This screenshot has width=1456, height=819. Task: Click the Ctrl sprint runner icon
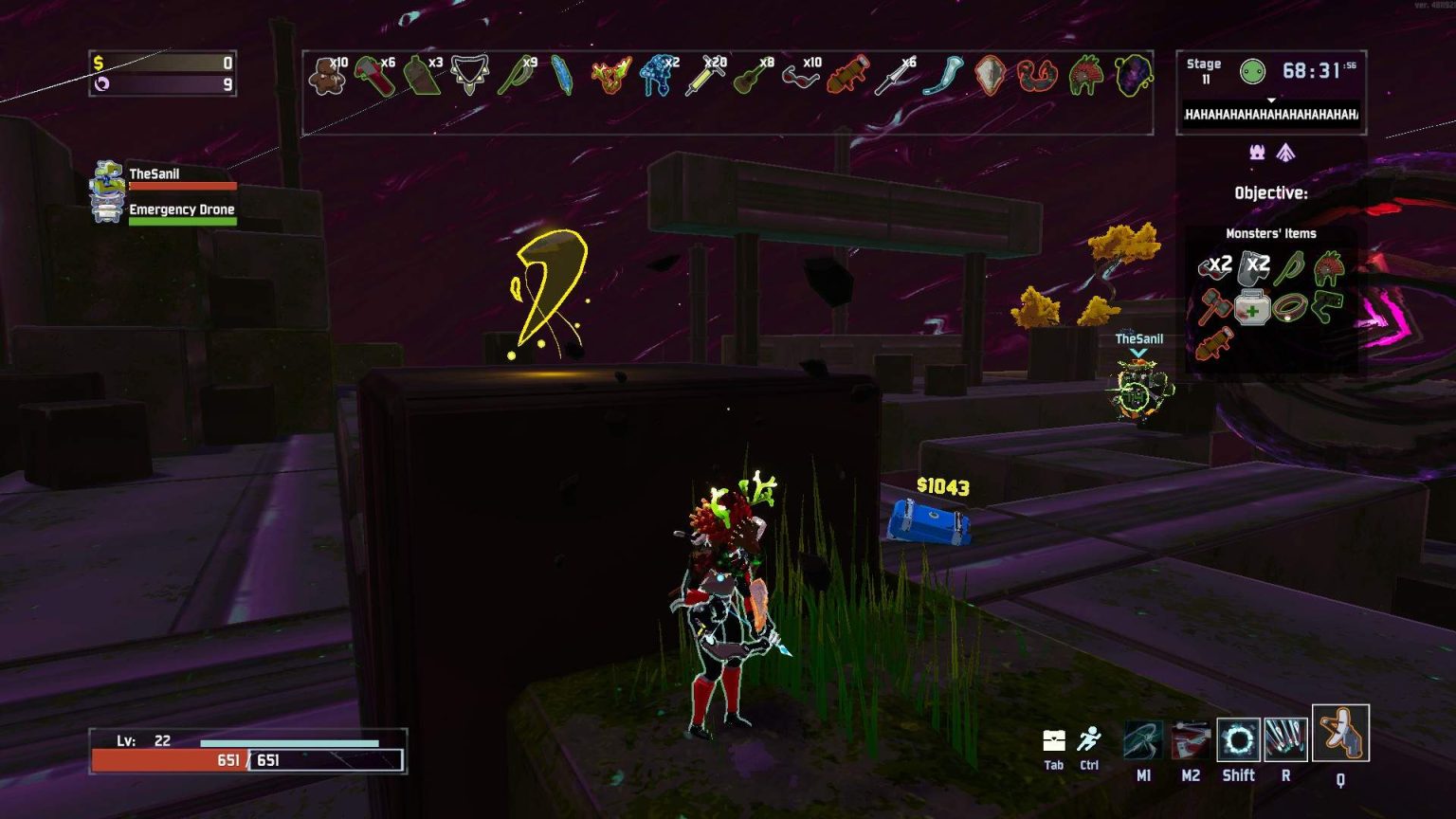click(1087, 739)
